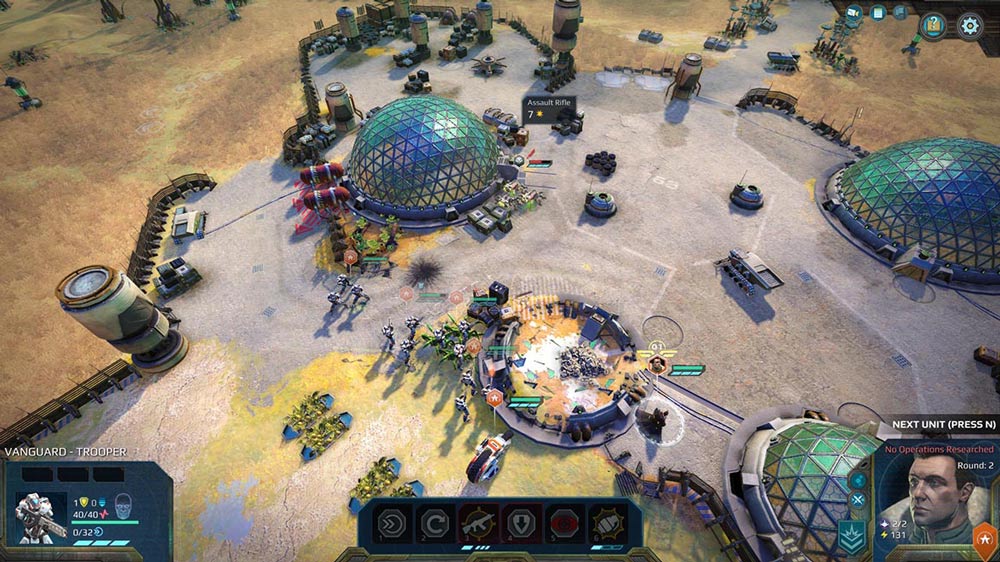
Task: Open the question-mark help book
Action: tap(933, 26)
